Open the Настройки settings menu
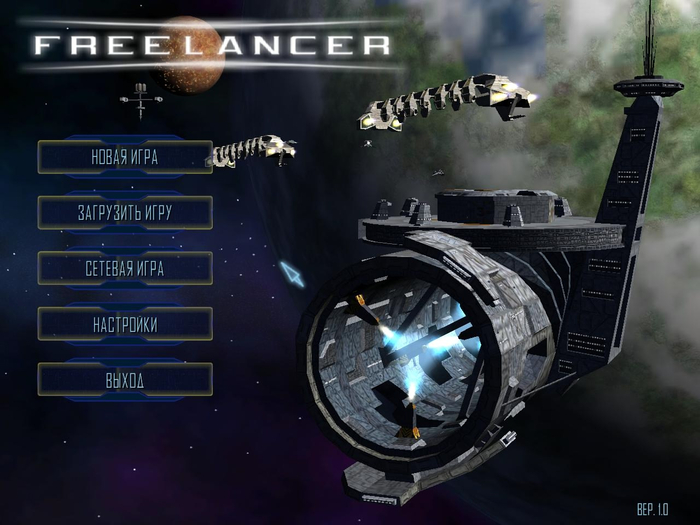The image size is (700, 525). (125, 324)
